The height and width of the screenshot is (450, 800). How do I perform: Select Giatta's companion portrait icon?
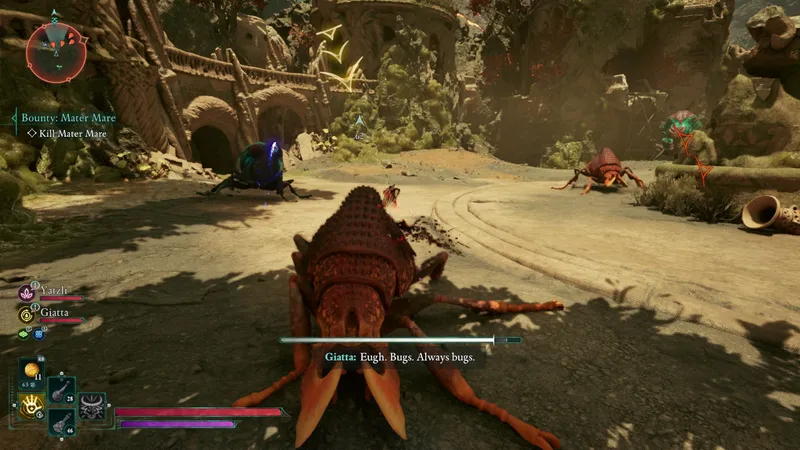coord(27,314)
